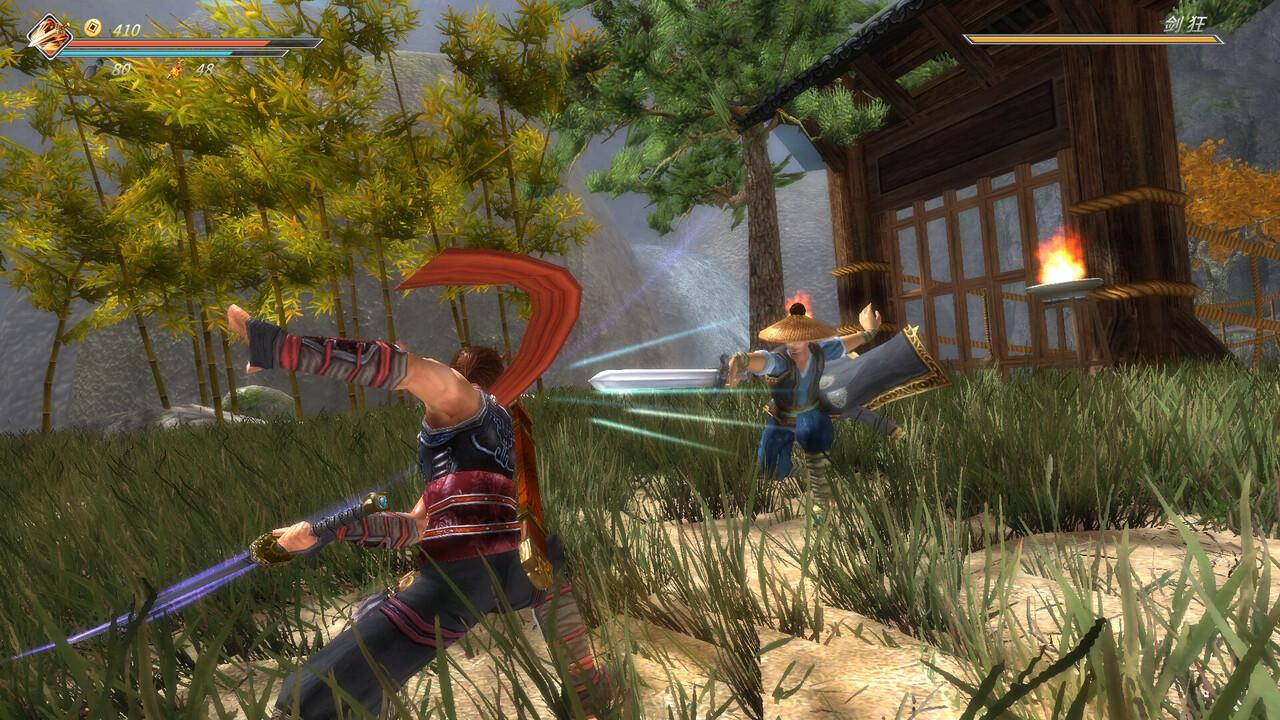Click the throwing dart icon showing 80
The height and width of the screenshot is (720, 1280).
[95, 68]
